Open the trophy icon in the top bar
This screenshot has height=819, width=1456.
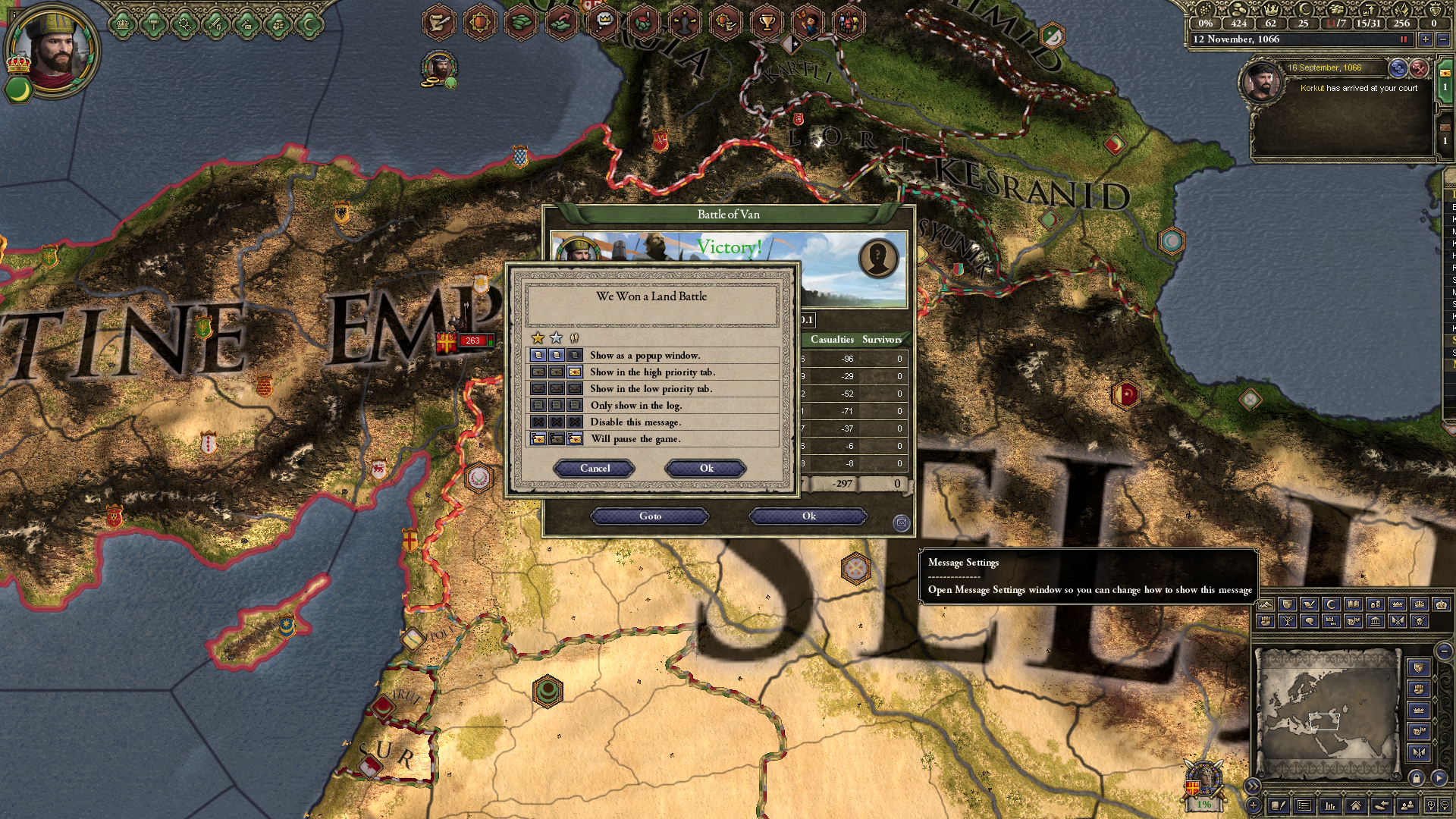click(x=767, y=22)
